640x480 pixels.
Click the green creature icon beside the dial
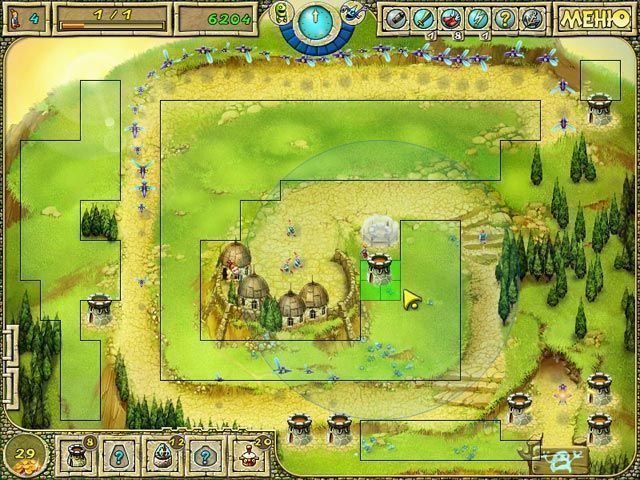coord(282,13)
